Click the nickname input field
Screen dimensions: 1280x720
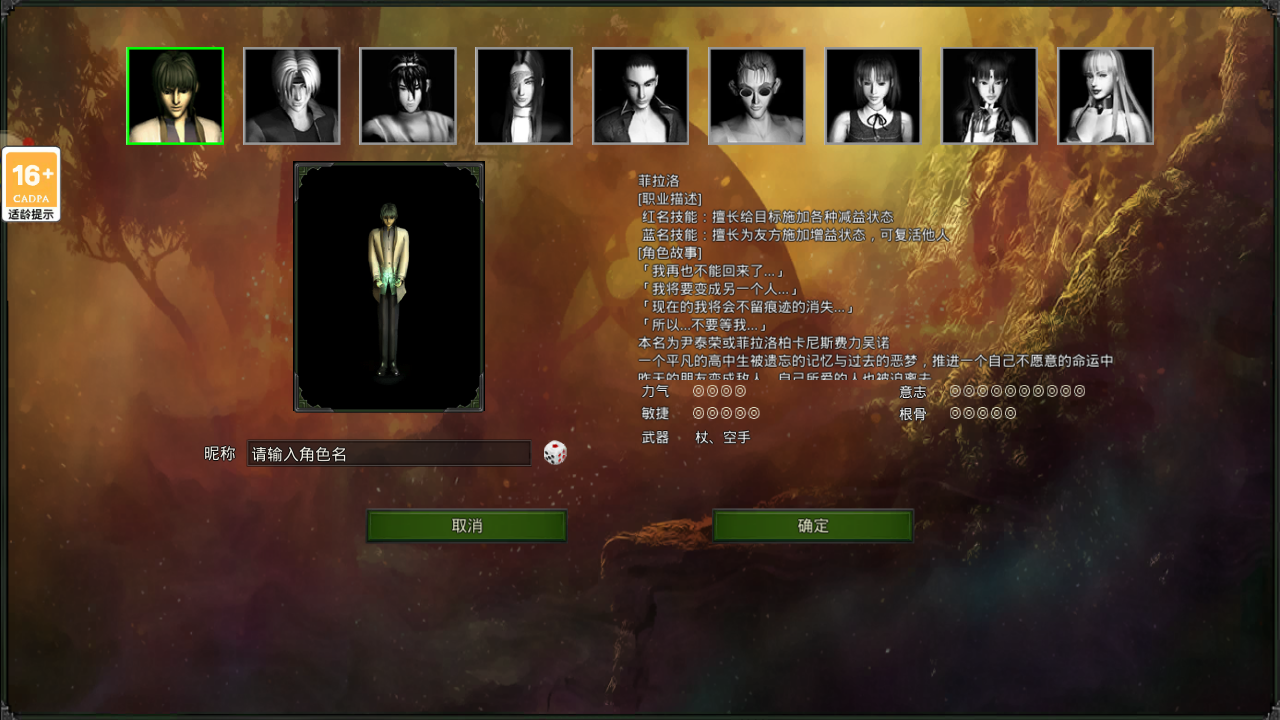(x=388, y=454)
